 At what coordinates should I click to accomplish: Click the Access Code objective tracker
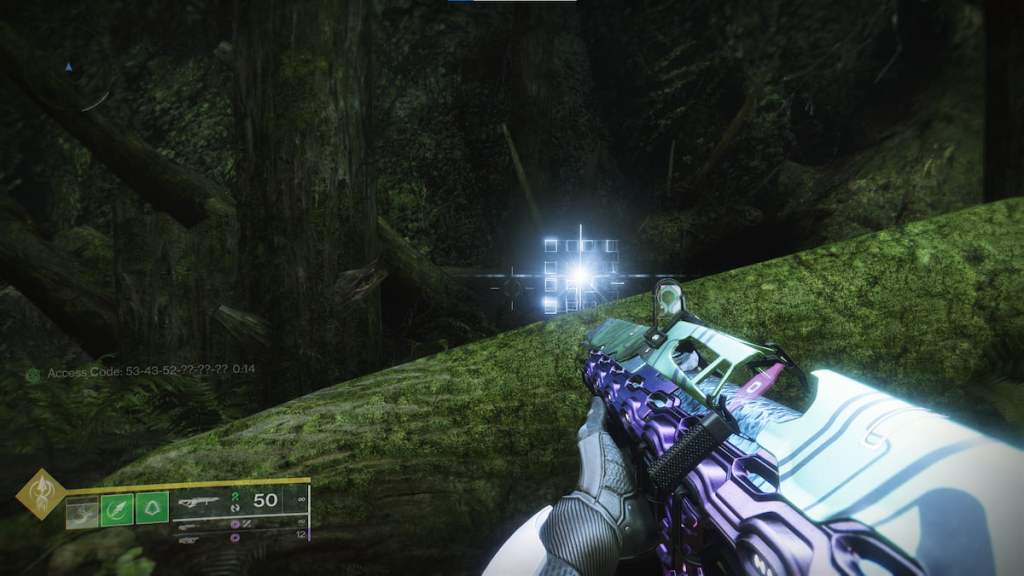(140, 370)
